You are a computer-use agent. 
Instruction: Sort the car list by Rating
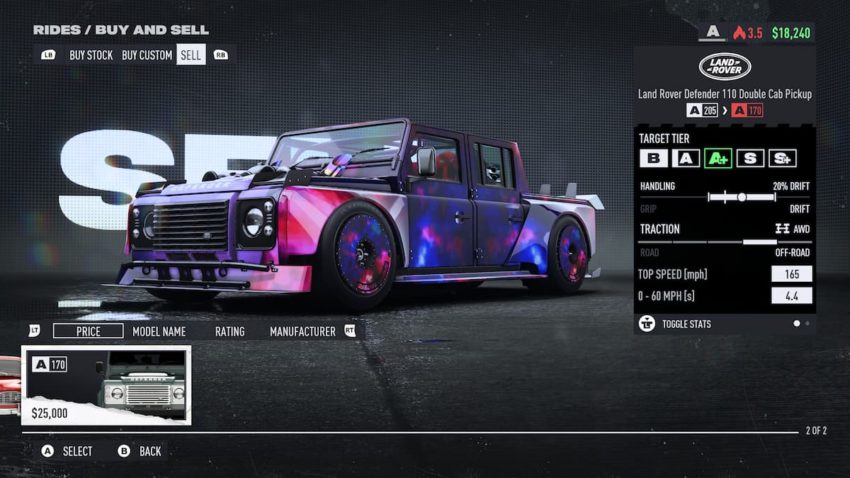point(229,331)
